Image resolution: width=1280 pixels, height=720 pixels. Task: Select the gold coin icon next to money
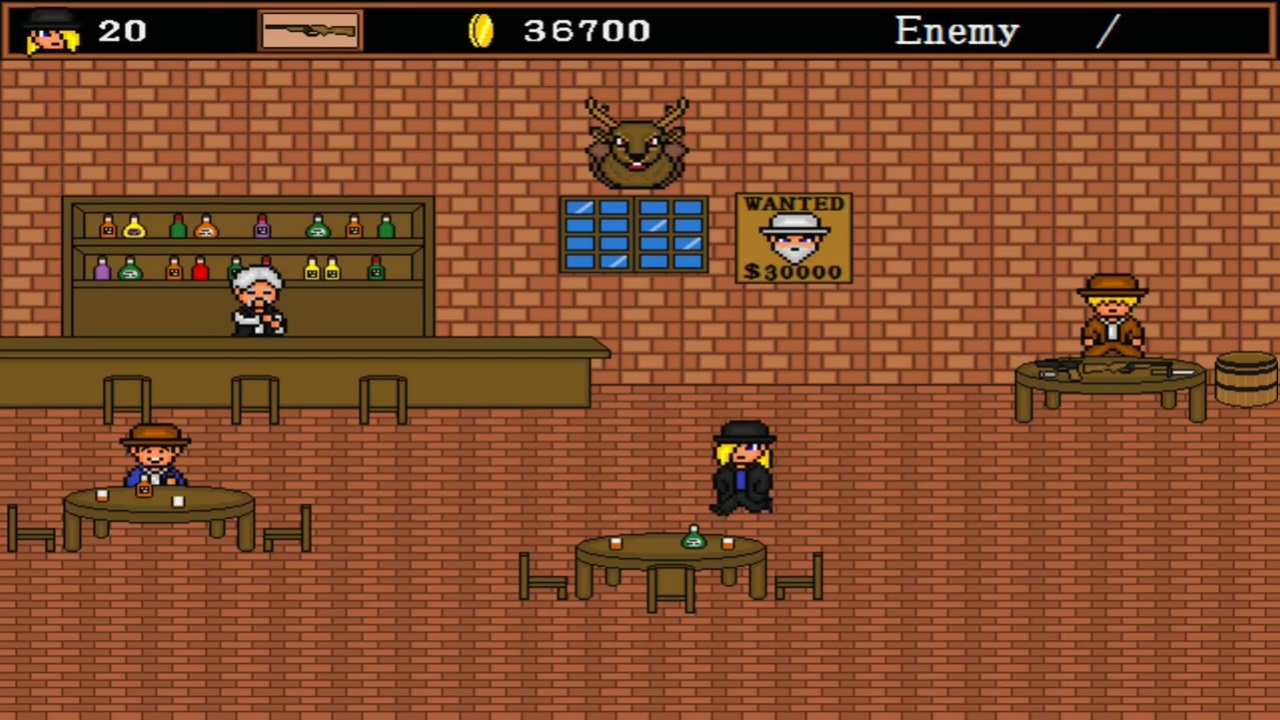(481, 30)
